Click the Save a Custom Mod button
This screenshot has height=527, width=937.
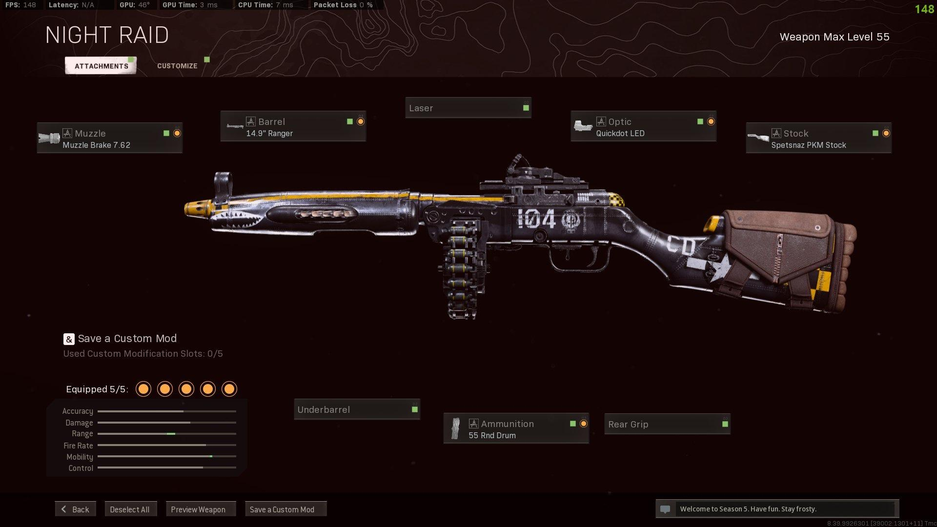(283, 509)
